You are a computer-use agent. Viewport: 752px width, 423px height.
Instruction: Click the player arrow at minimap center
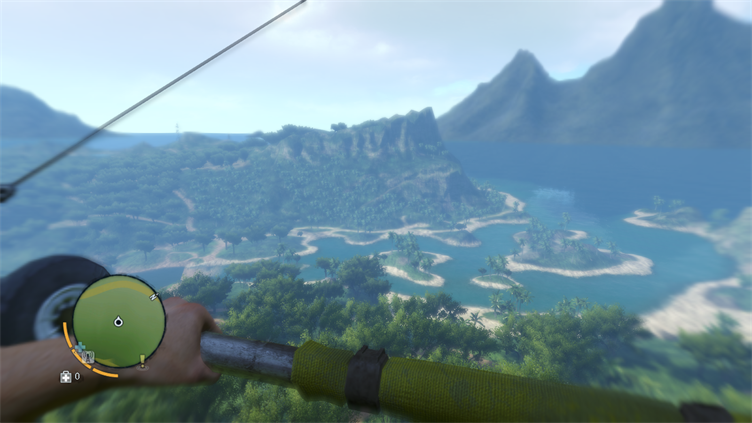pyautogui.click(x=118, y=322)
